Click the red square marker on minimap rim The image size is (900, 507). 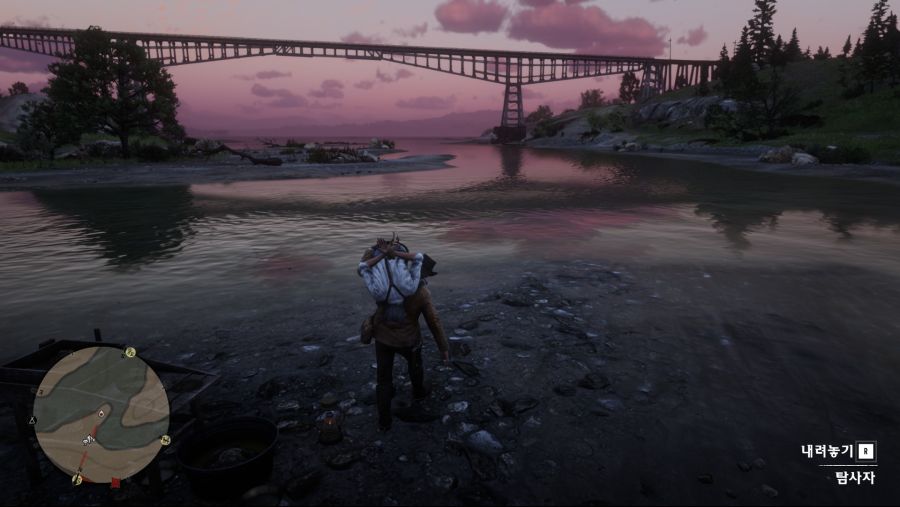click(x=115, y=483)
